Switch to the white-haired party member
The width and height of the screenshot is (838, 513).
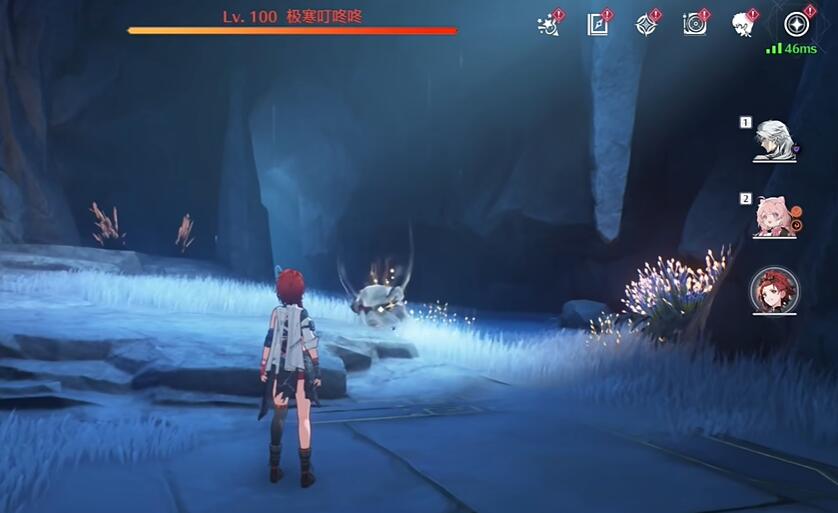[773, 141]
